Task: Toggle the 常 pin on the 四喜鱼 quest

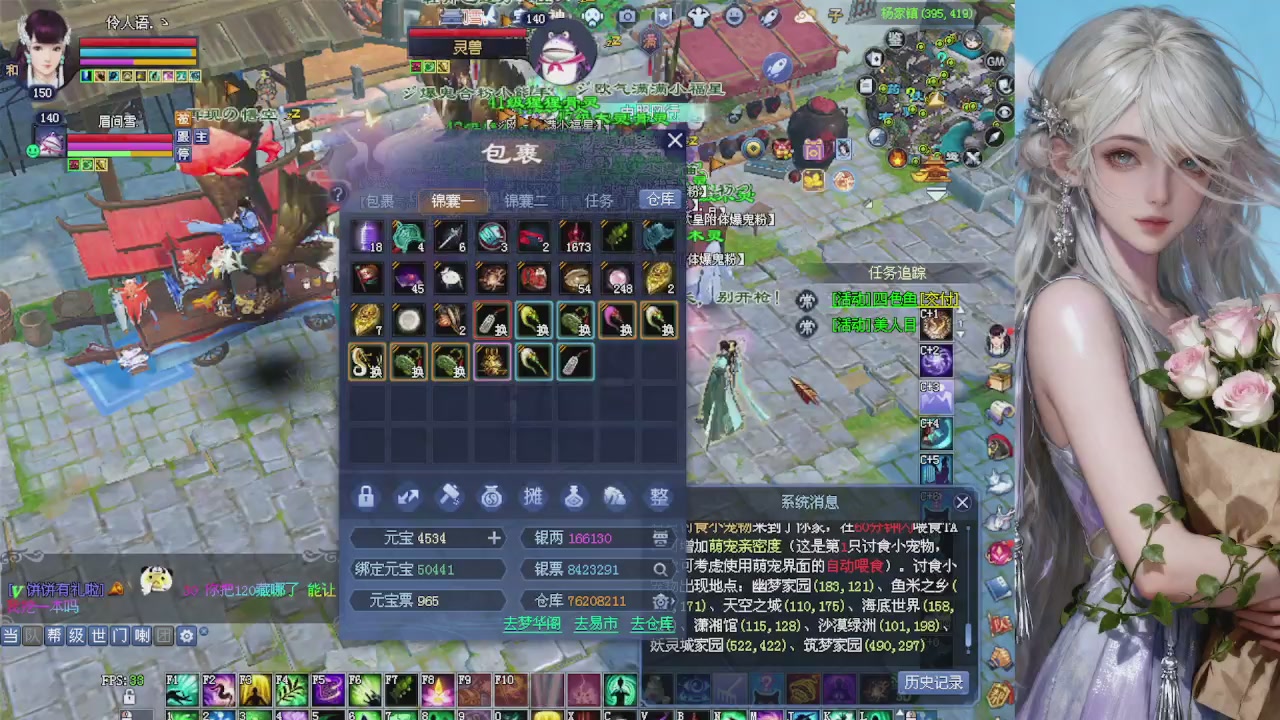Action: click(x=807, y=299)
